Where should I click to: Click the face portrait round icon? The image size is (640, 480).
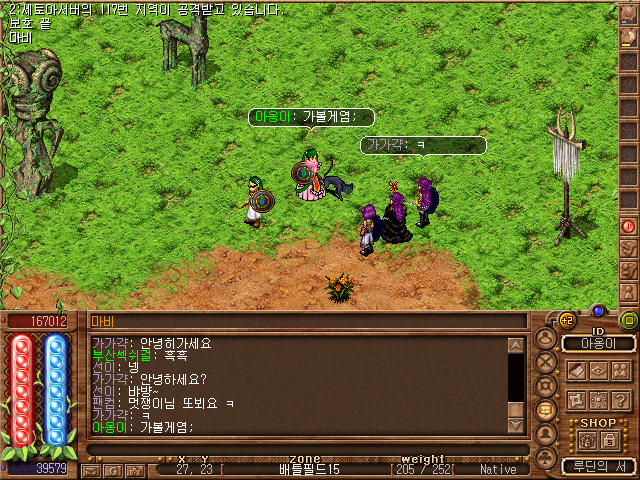tap(546, 434)
